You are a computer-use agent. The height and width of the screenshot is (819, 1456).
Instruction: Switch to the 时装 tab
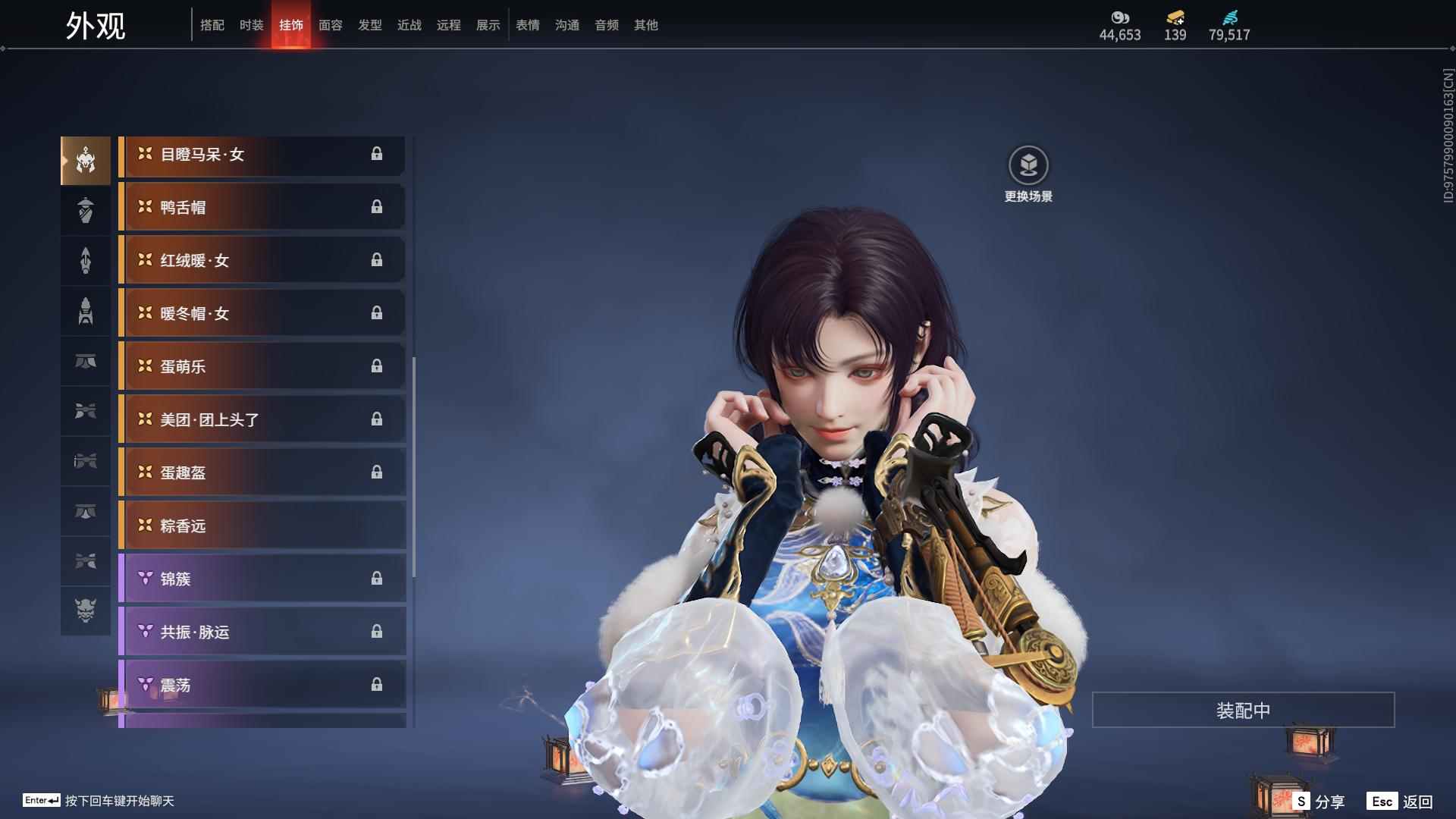pos(252,24)
